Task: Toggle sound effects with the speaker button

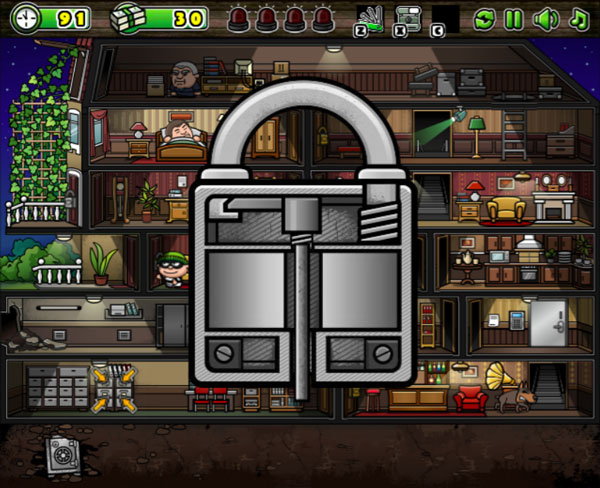Action: pyautogui.click(x=545, y=18)
